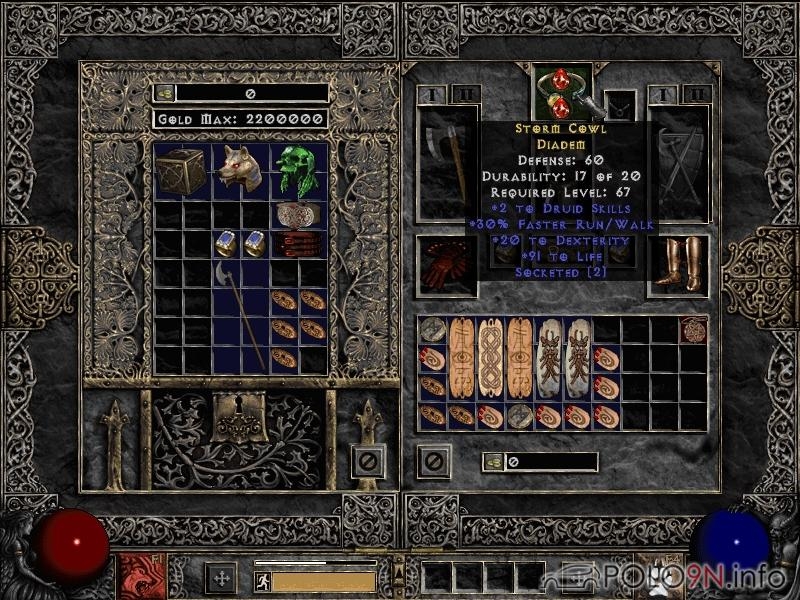Close the stash panel

368,461
